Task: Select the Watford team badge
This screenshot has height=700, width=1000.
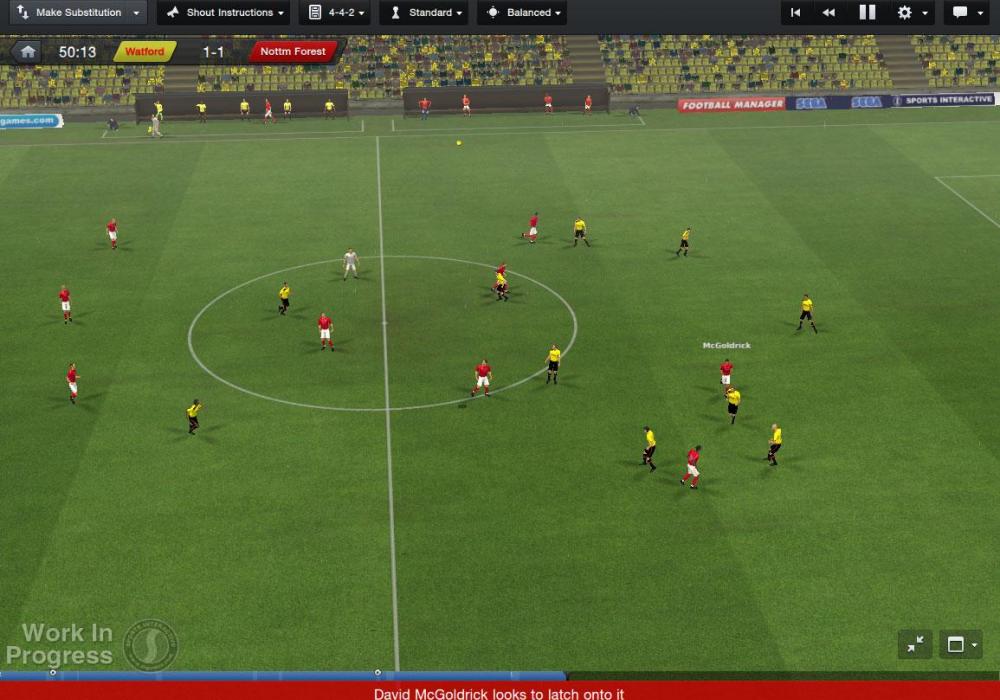Action: [145, 52]
